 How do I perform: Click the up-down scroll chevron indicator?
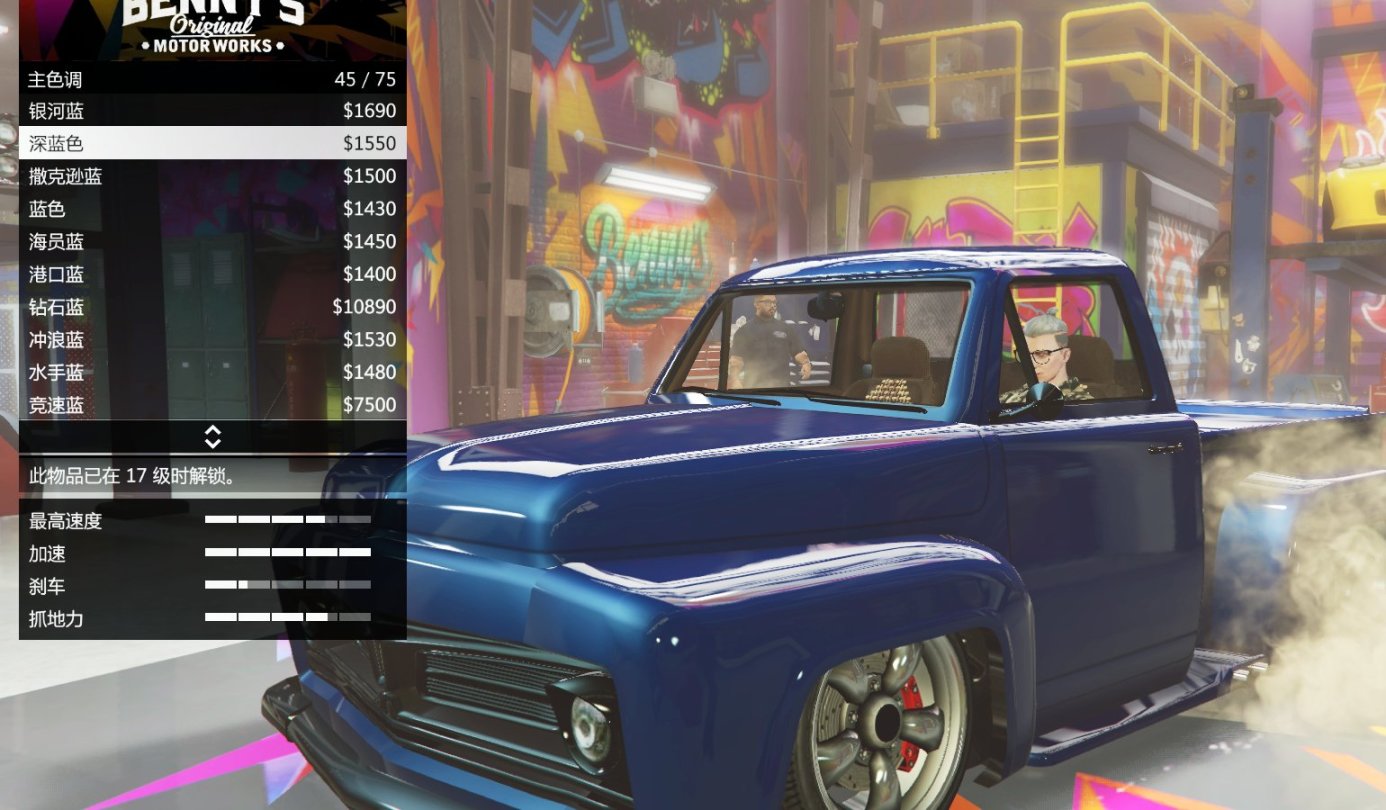[213, 438]
